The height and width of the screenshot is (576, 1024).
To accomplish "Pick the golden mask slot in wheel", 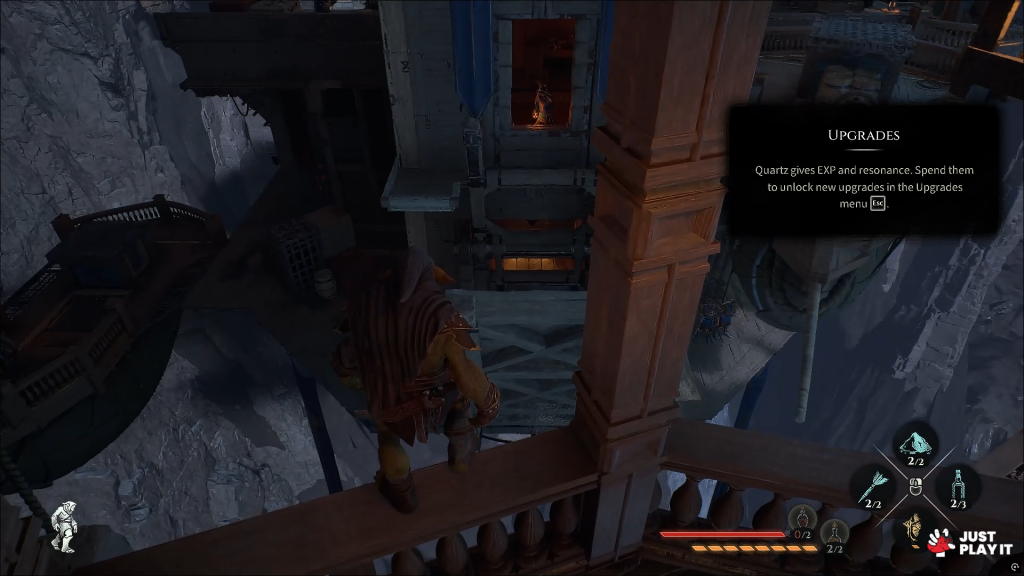I will point(912,526).
